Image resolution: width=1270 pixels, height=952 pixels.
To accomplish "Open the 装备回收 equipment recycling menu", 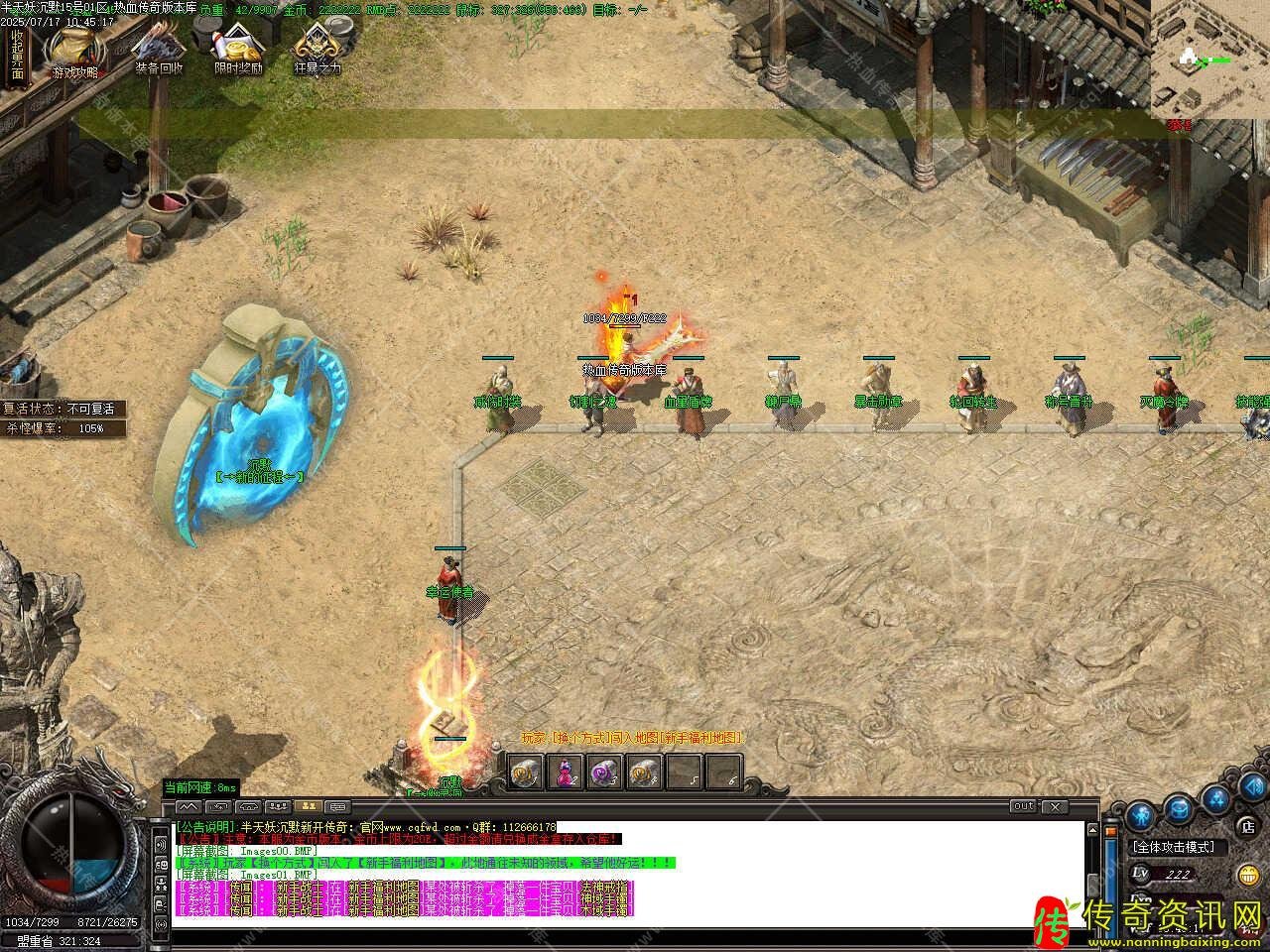I will (159, 50).
